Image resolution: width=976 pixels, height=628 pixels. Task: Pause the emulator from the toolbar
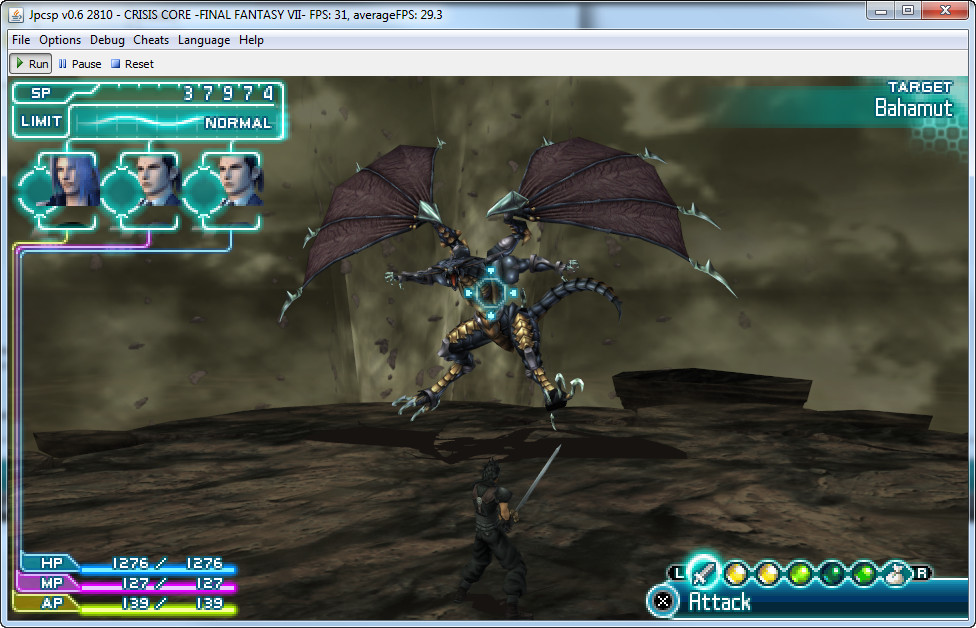(80, 64)
